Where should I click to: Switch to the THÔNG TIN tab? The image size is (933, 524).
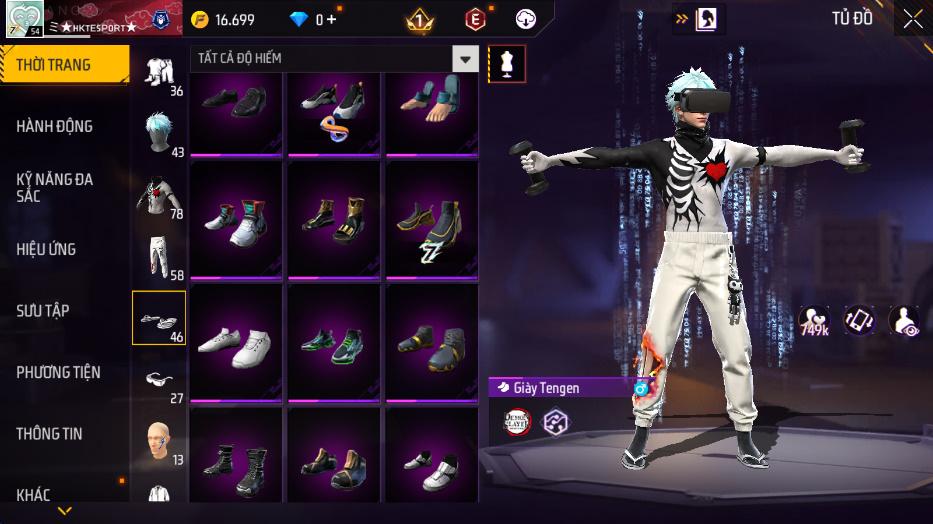pyautogui.click(x=49, y=434)
